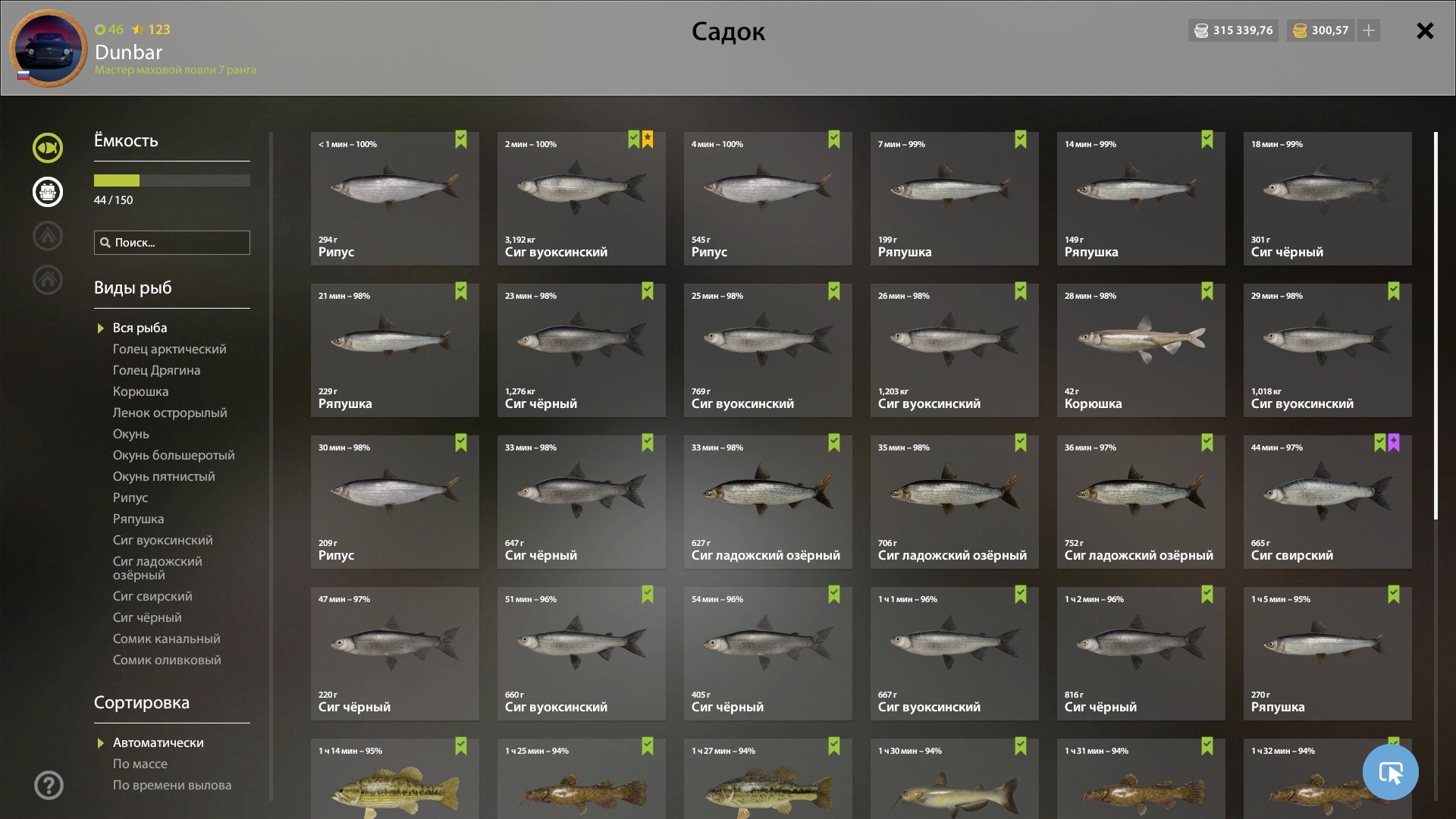Sort by По времени вылова
Image resolution: width=1456 pixels, height=819 pixels.
[172, 785]
